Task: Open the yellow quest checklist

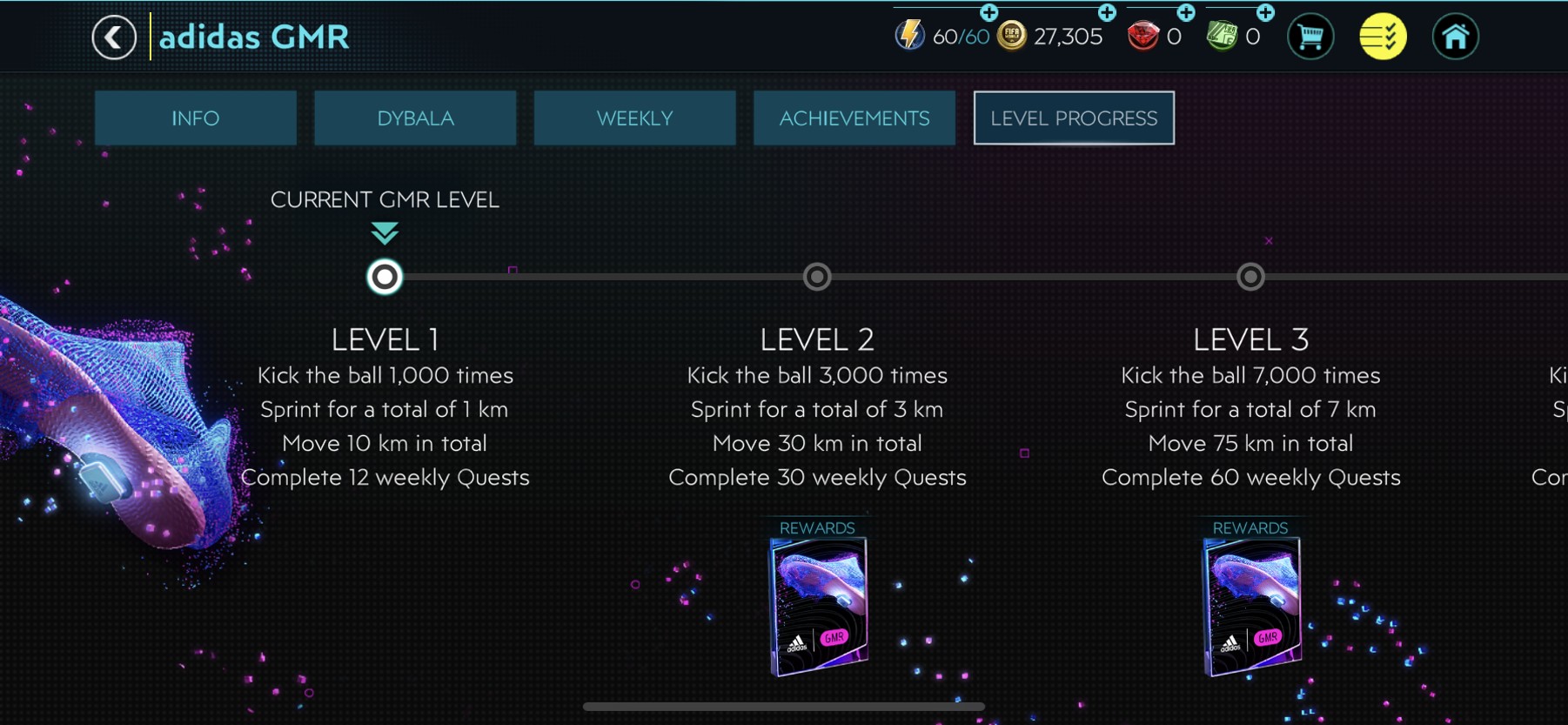Action: coord(1383,37)
